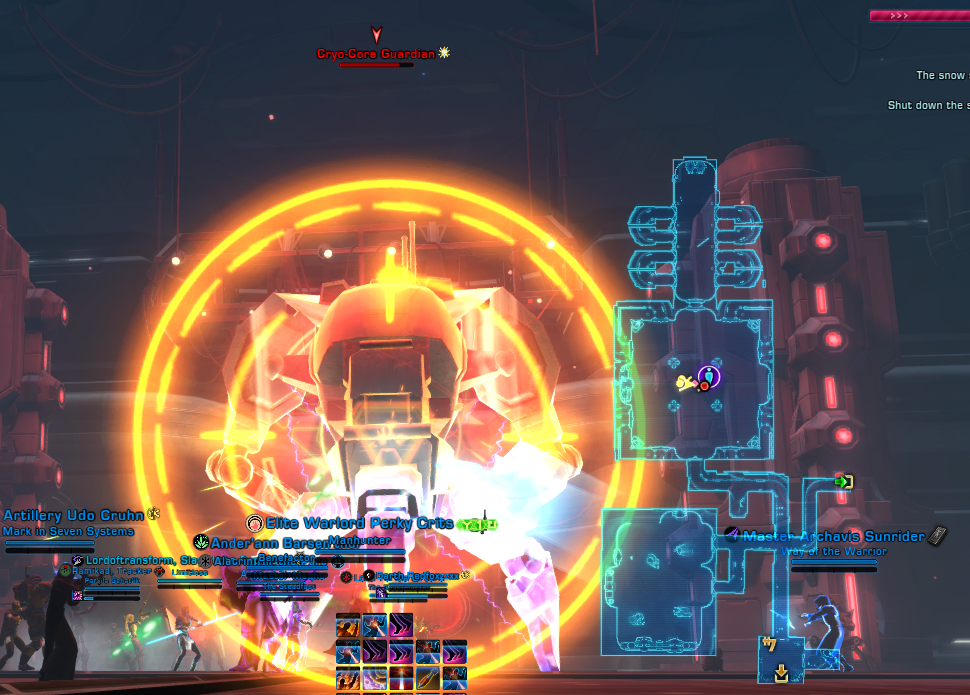This screenshot has width=970, height=695.
Task: Click the player position marker on map
Action: tap(708, 377)
